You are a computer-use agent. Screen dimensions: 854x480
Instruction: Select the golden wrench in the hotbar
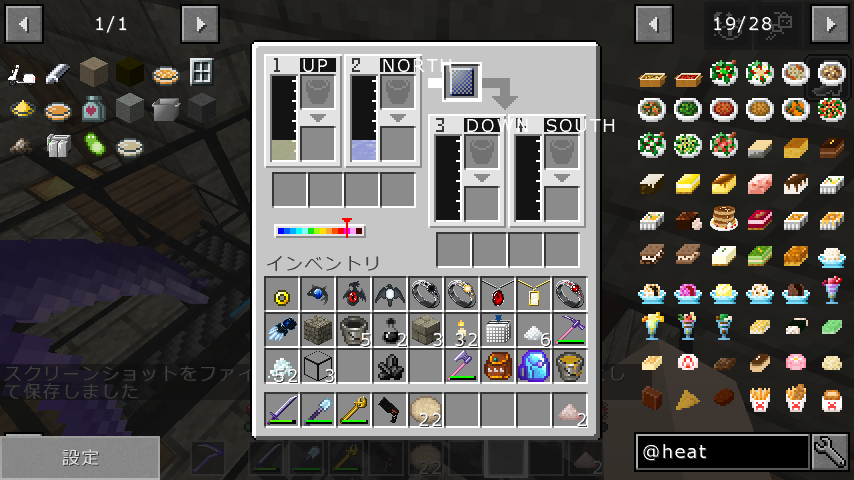pos(355,410)
